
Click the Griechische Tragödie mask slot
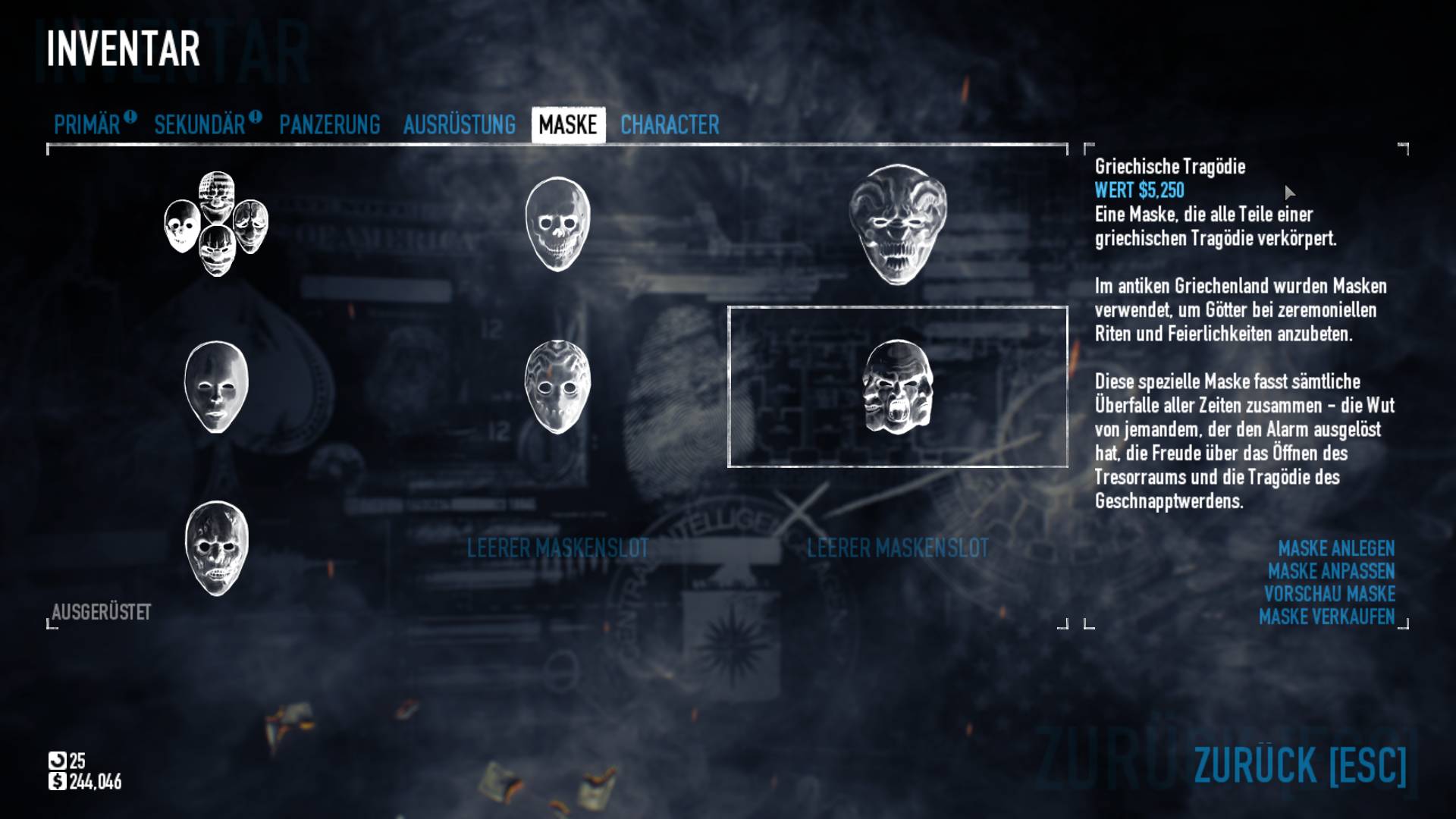click(898, 387)
